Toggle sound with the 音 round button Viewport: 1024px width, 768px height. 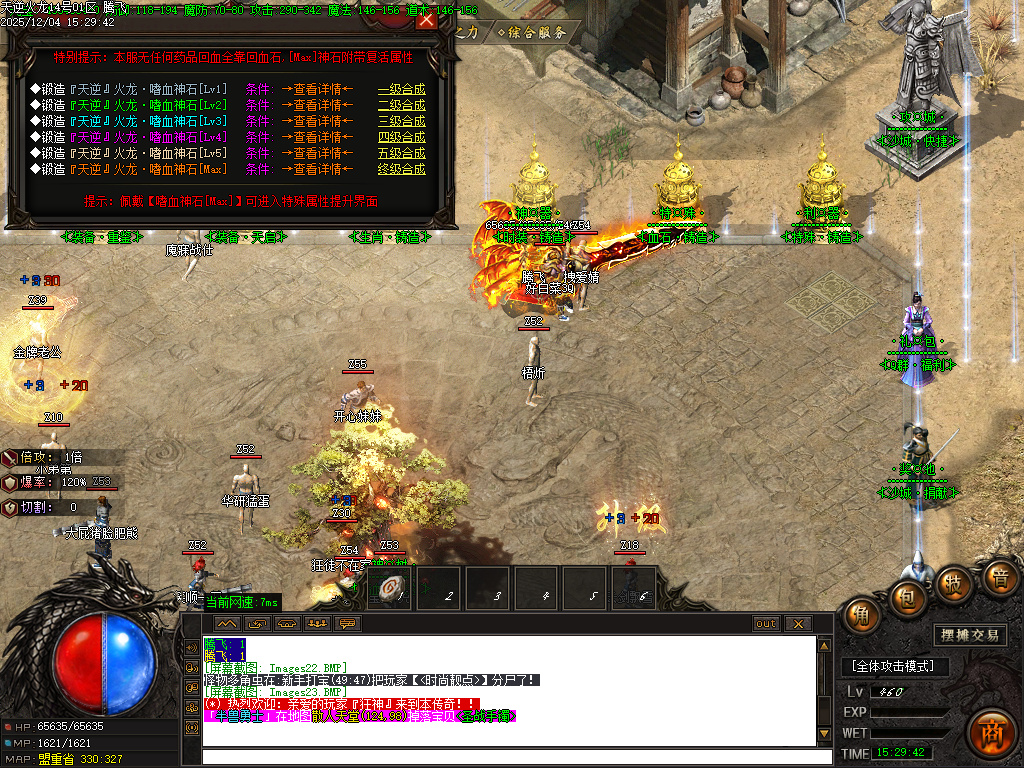pos(997,578)
